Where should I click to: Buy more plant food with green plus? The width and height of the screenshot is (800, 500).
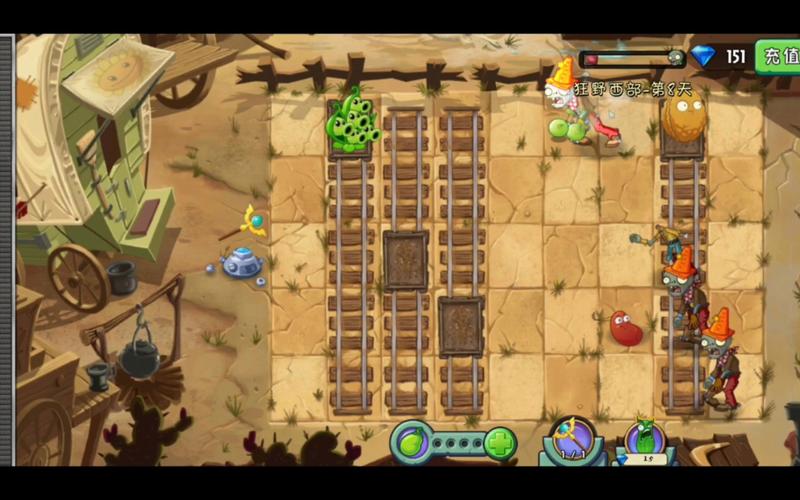tap(500, 442)
